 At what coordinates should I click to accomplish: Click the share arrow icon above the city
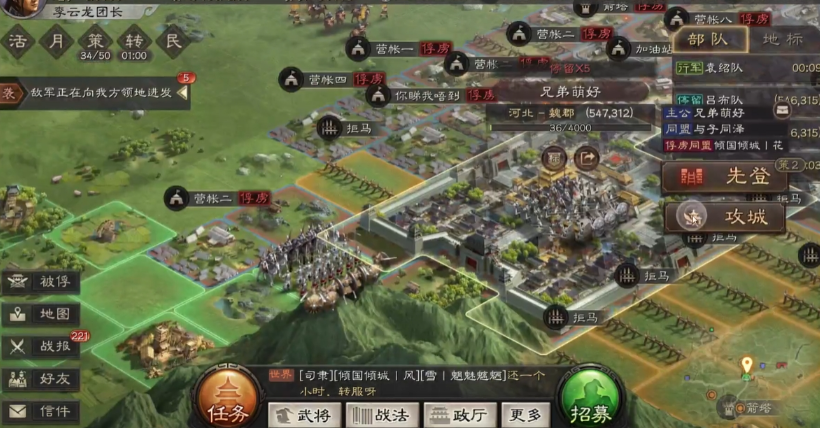[x=585, y=157]
